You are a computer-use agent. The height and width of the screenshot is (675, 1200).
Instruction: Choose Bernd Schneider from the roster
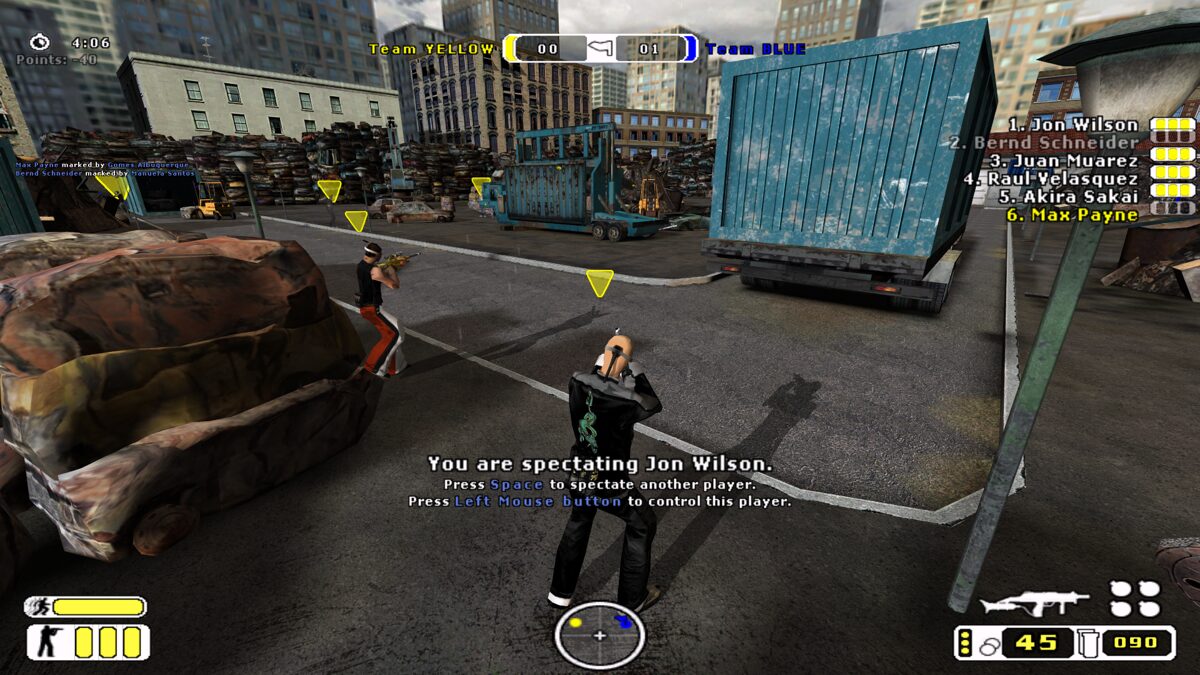[1055, 143]
